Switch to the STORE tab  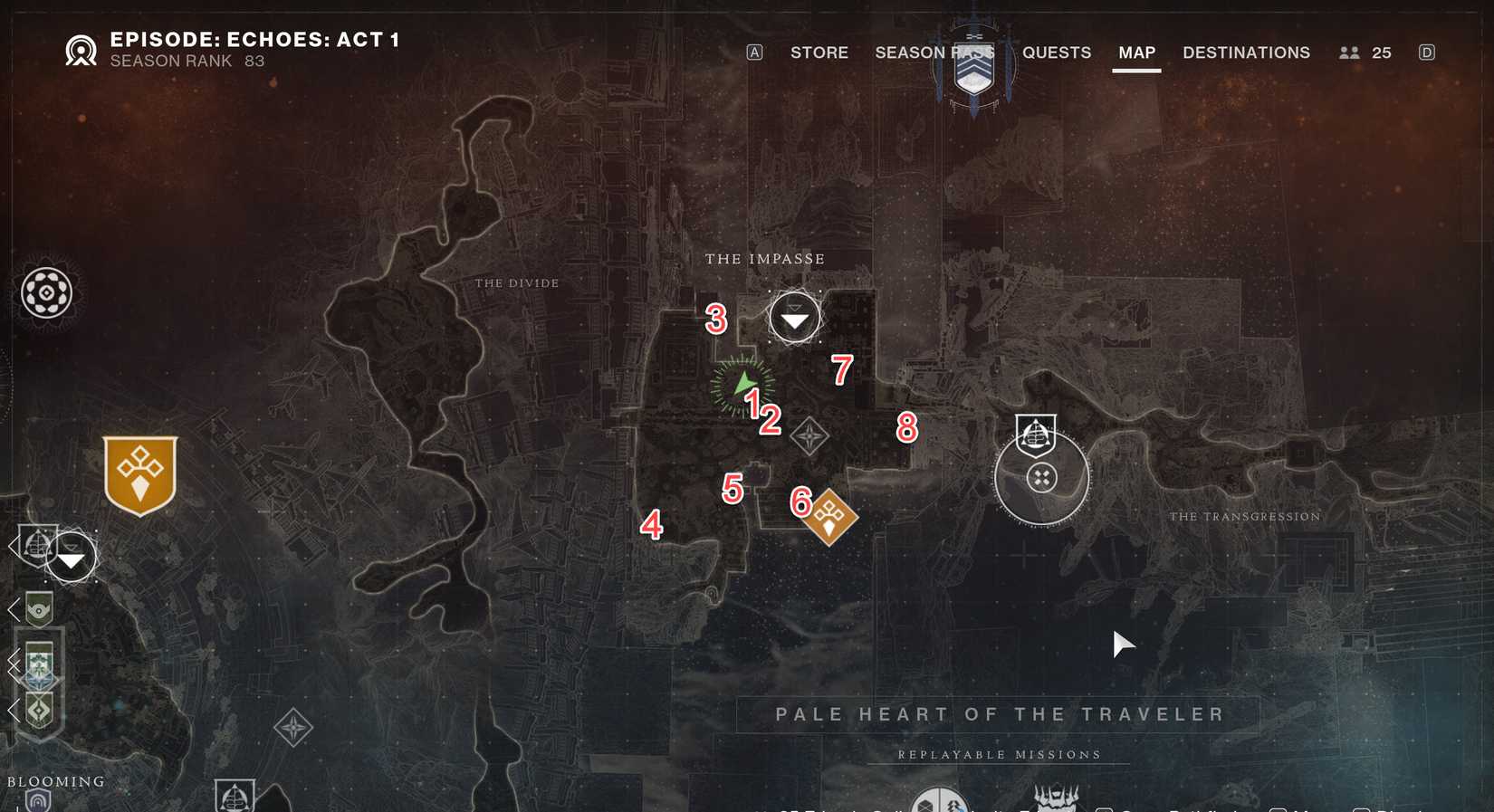[818, 53]
